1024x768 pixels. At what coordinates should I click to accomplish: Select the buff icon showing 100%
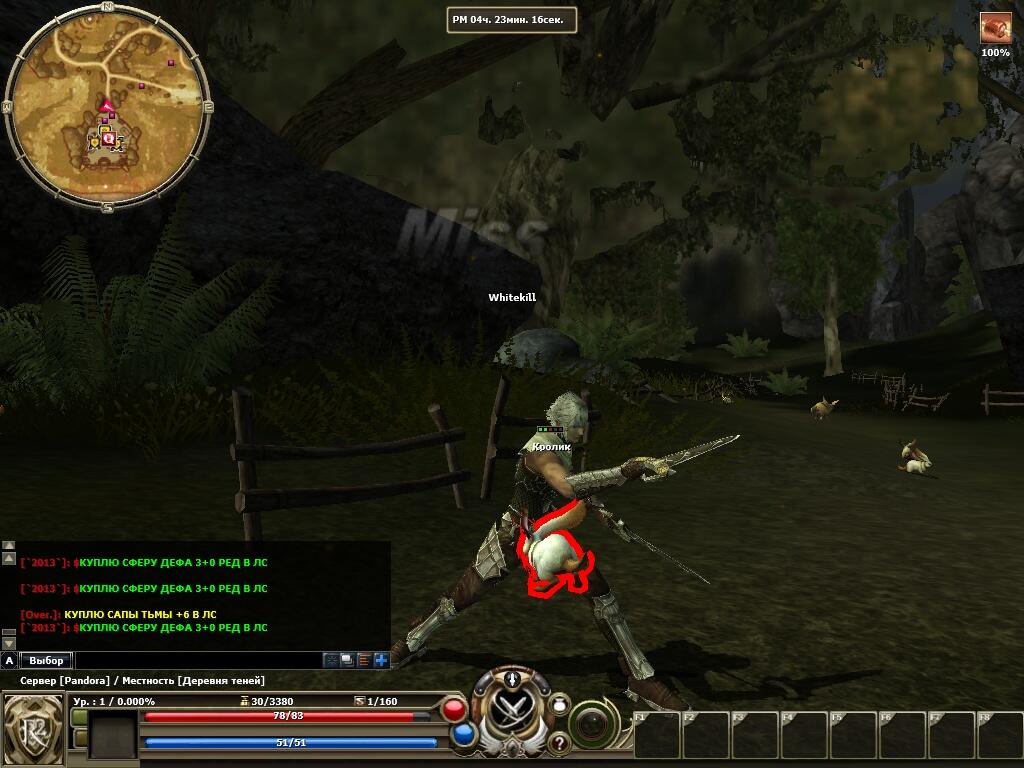(995, 28)
